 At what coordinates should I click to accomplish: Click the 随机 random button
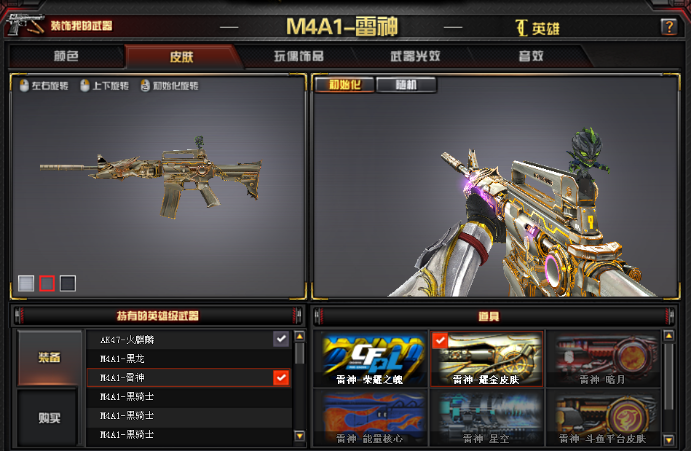(x=406, y=85)
